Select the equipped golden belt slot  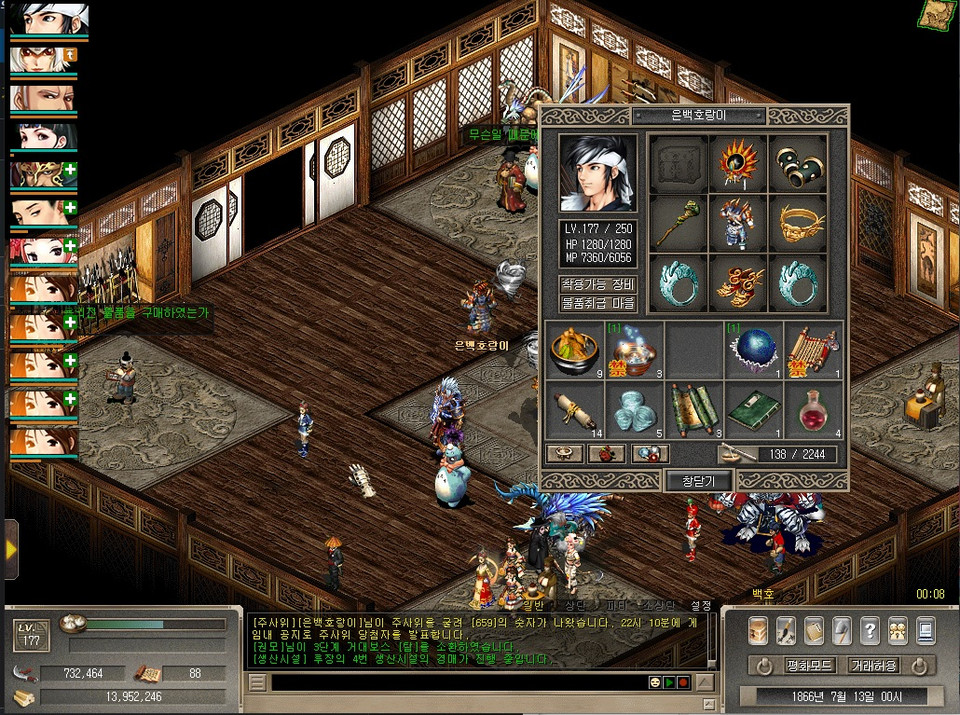coord(797,223)
